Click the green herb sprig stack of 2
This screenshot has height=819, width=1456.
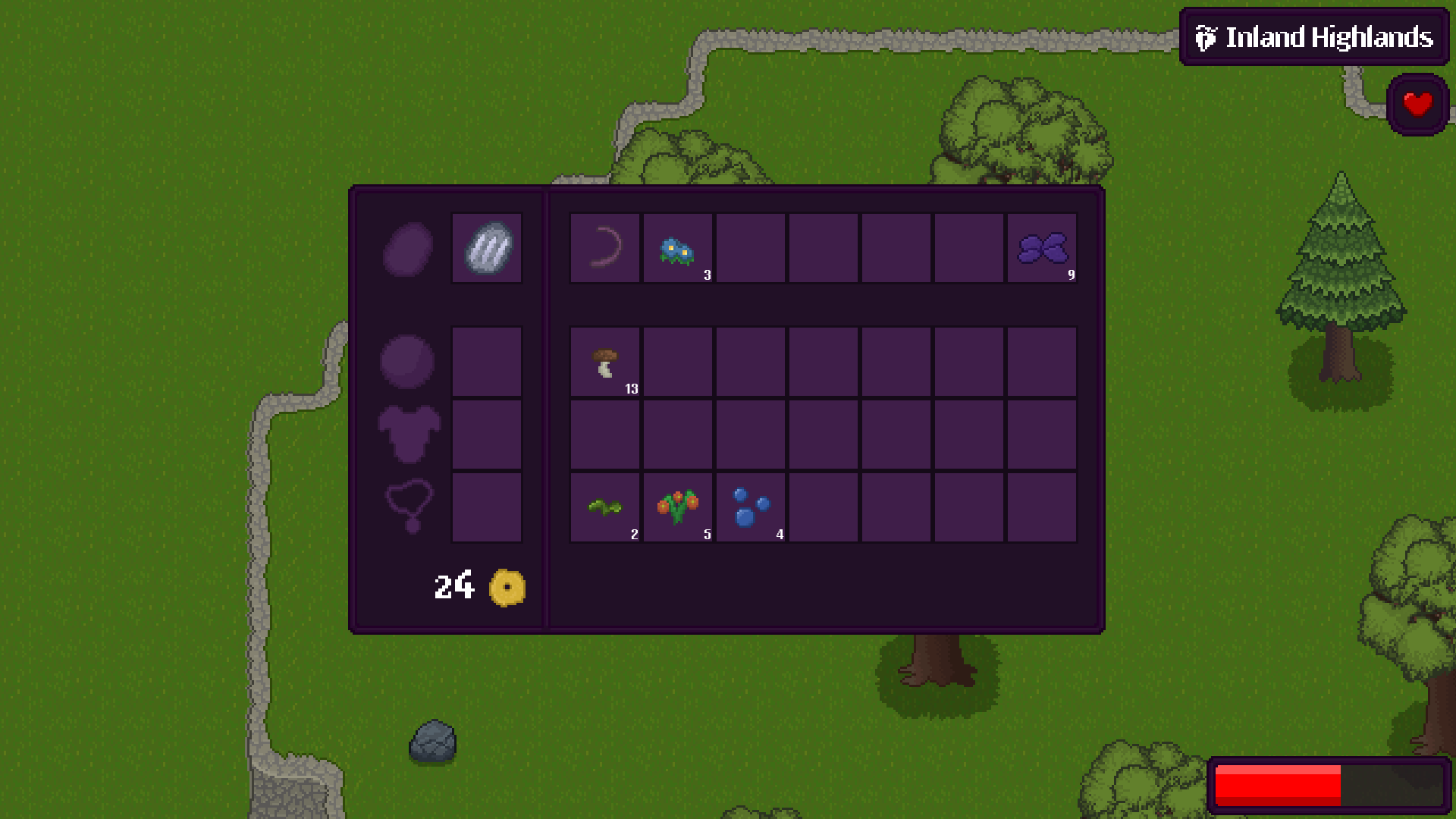(605, 507)
